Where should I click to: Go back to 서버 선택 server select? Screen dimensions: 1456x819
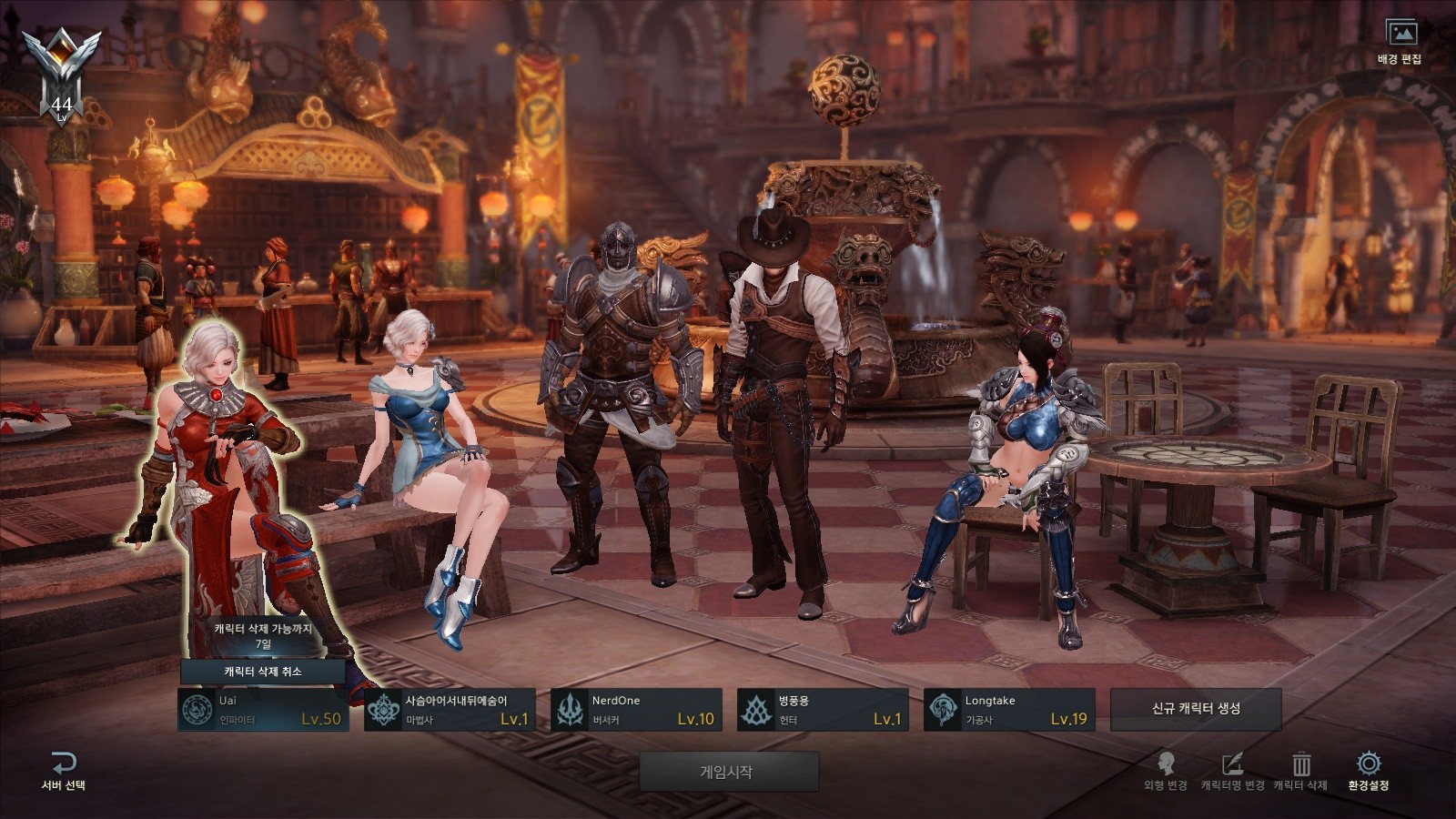point(64,770)
